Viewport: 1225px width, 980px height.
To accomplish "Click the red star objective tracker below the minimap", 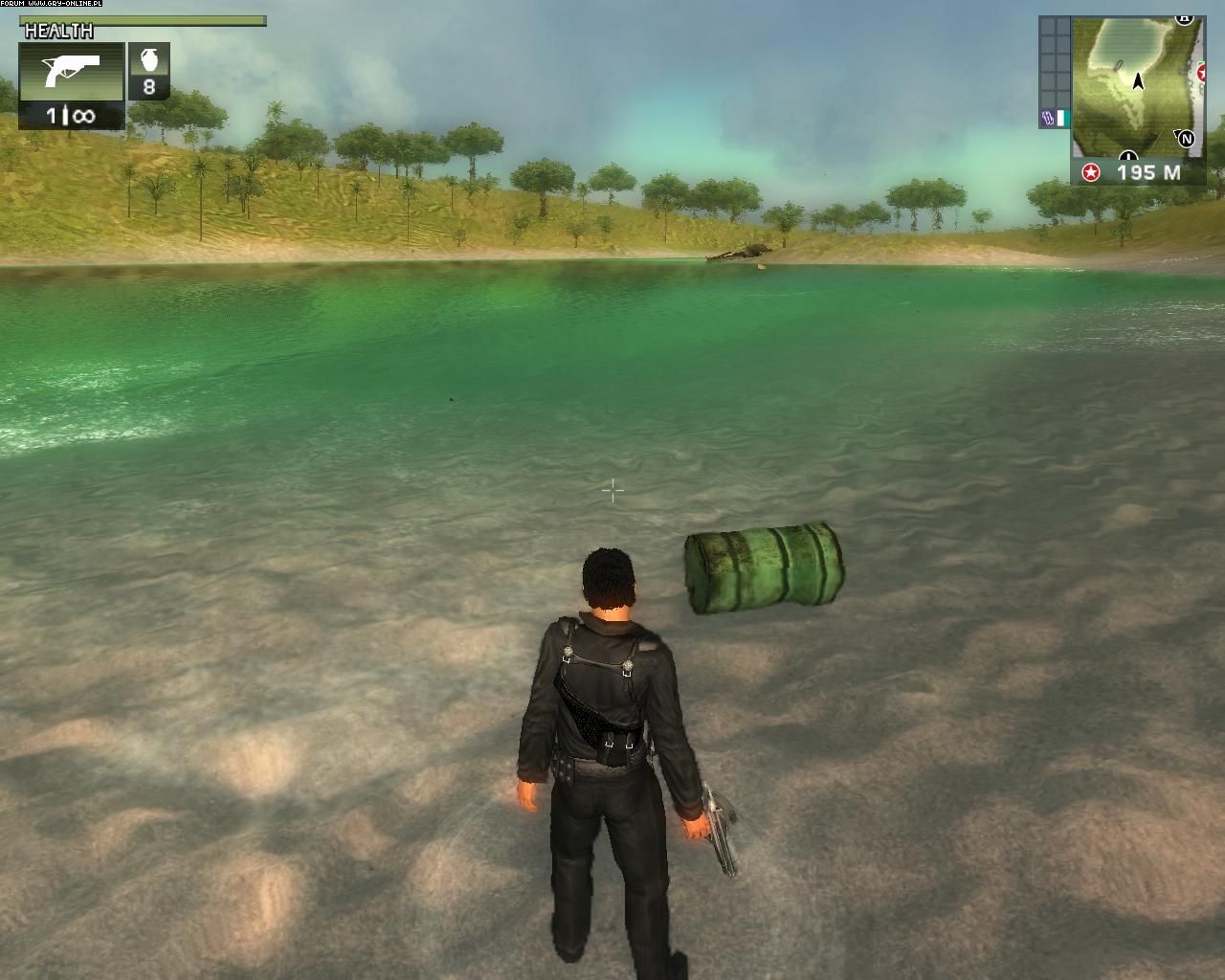I will click(x=1090, y=173).
